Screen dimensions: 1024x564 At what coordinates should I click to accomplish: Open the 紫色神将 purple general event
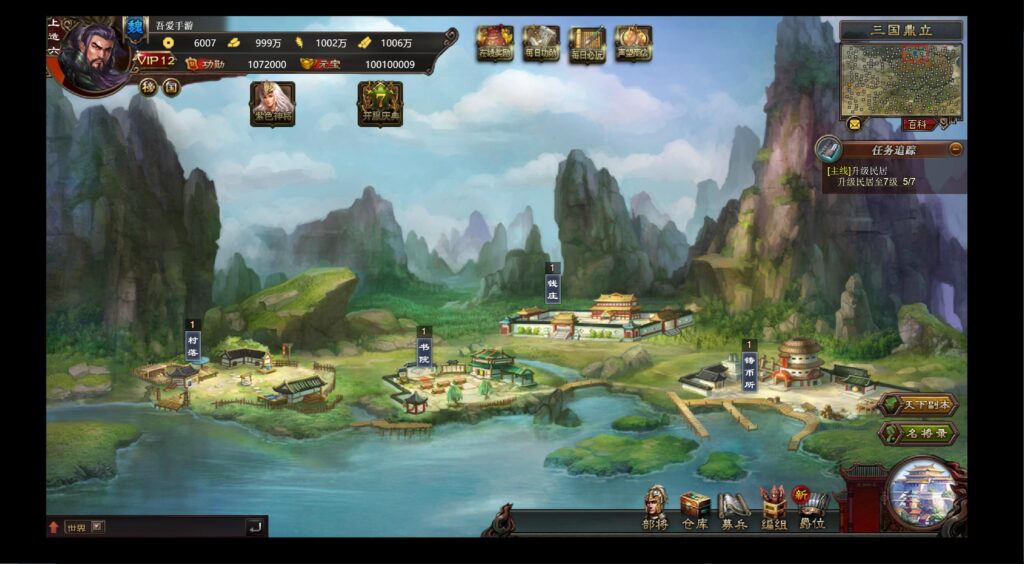tap(272, 102)
